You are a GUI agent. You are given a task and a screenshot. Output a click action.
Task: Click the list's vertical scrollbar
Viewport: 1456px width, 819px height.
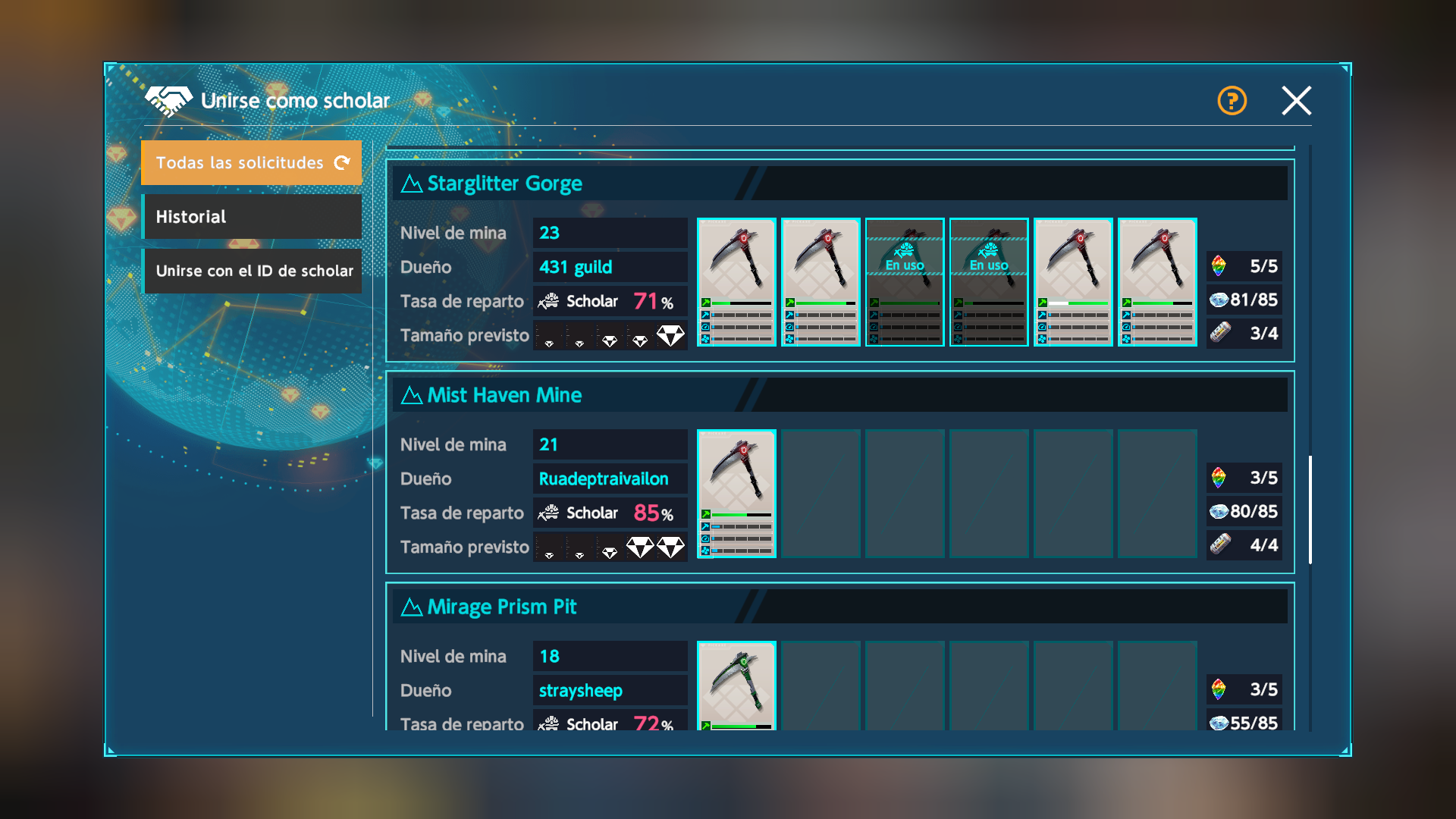pos(1310,510)
